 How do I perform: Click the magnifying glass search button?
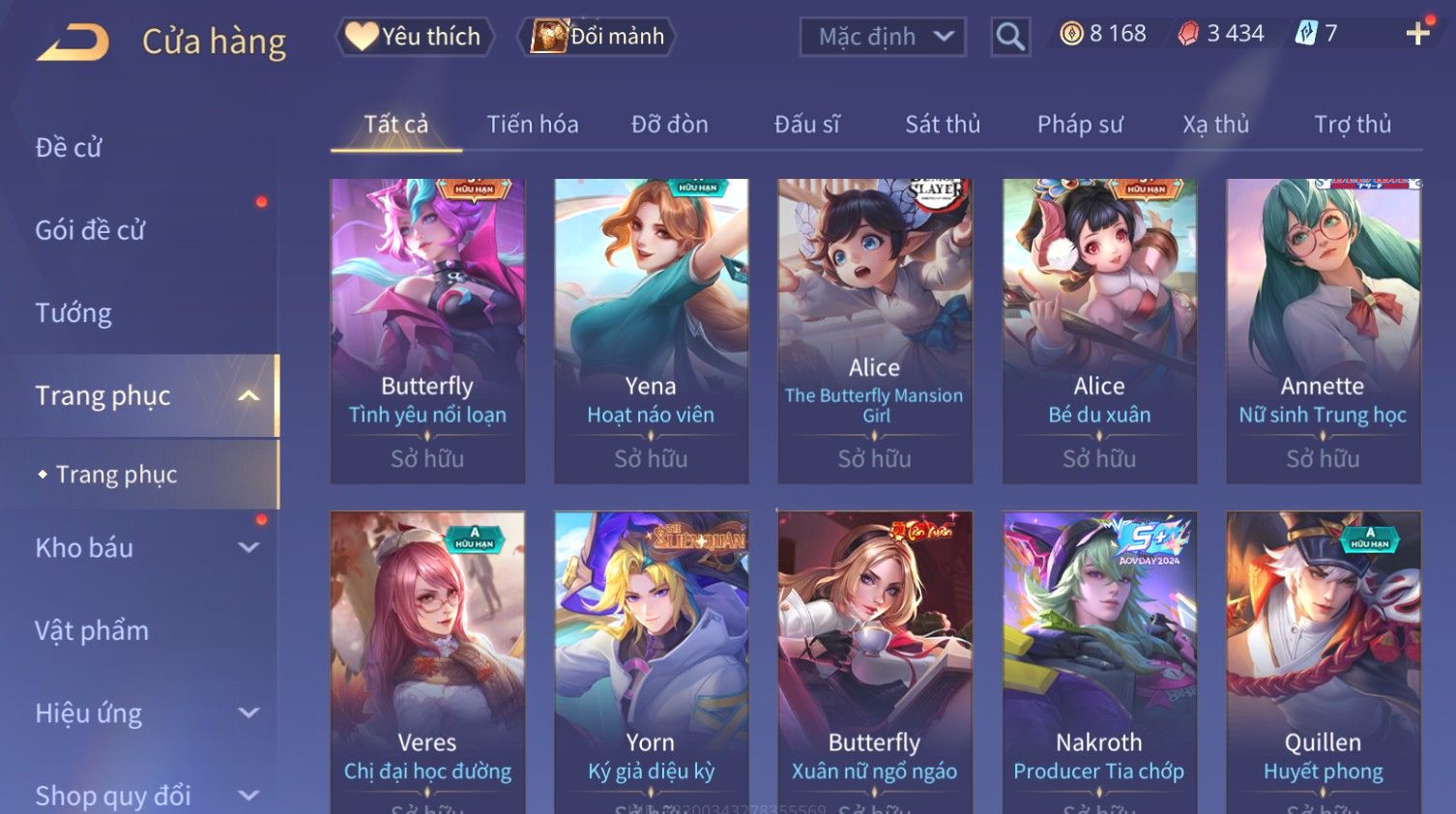[x=1010, y=37]
